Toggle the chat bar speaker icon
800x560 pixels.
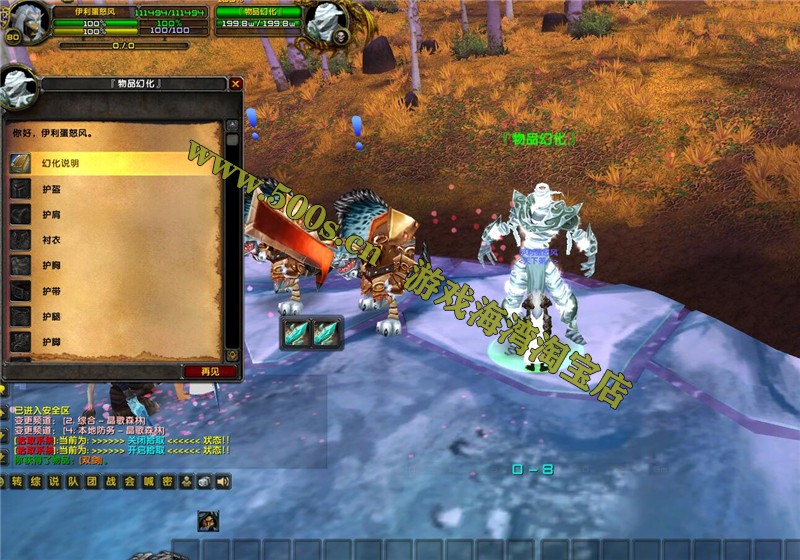pyautogui.click(x=223, y=482)
